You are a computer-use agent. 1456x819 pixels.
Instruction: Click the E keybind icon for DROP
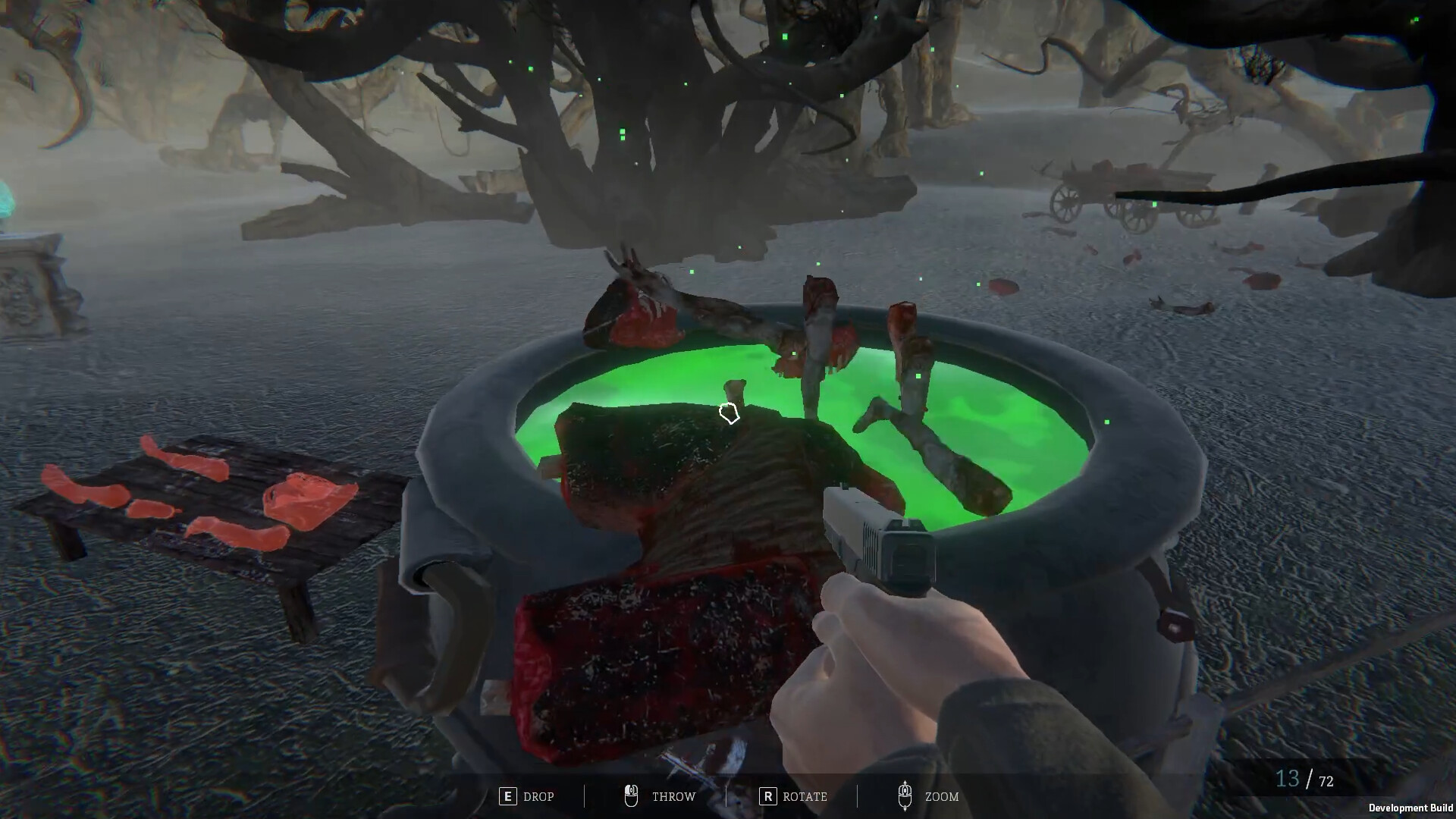[507, 796]
